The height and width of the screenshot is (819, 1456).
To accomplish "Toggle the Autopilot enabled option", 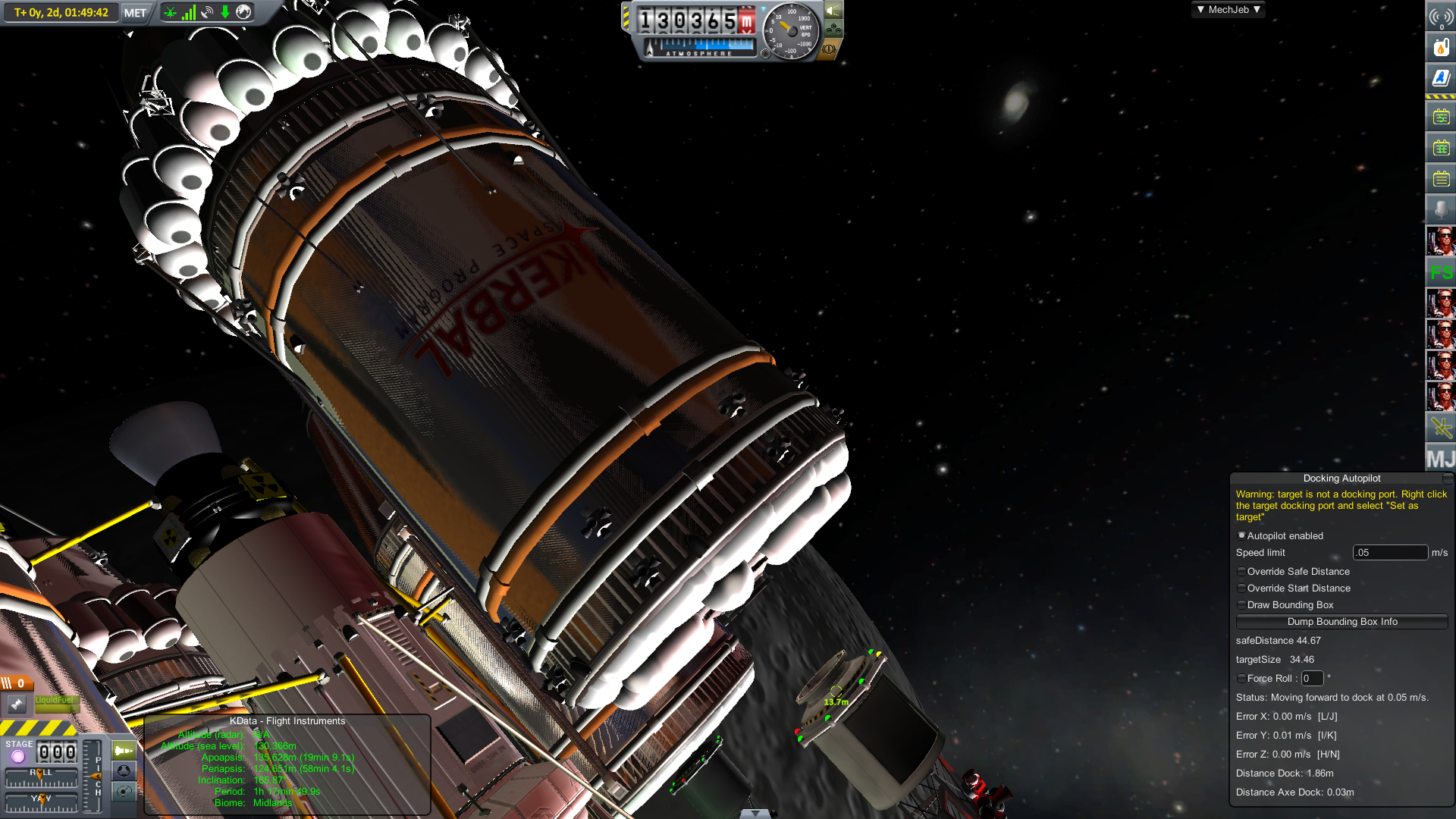I will [1241, 536].
